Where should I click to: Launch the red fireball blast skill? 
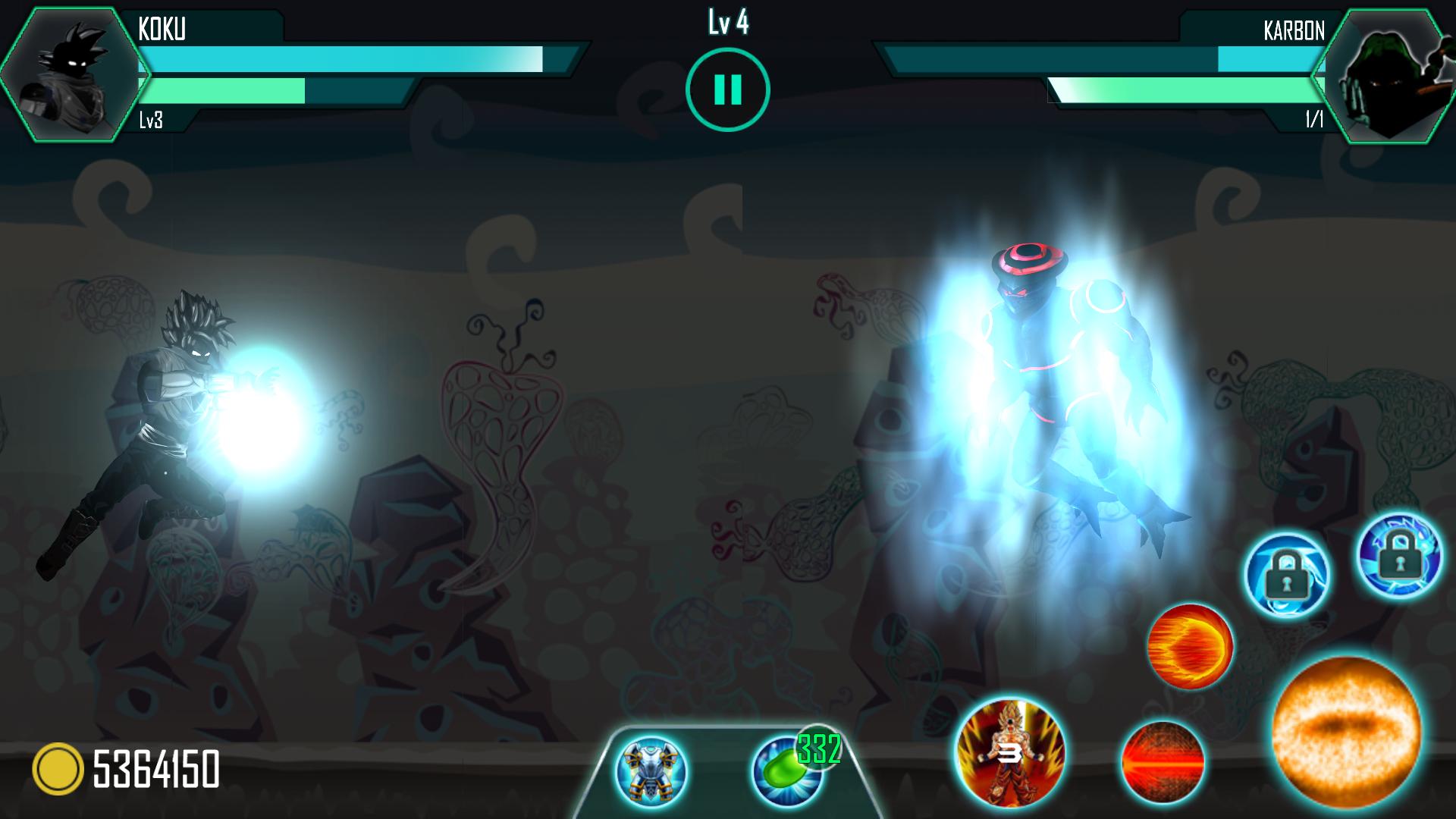click(x=1190, y=646)
